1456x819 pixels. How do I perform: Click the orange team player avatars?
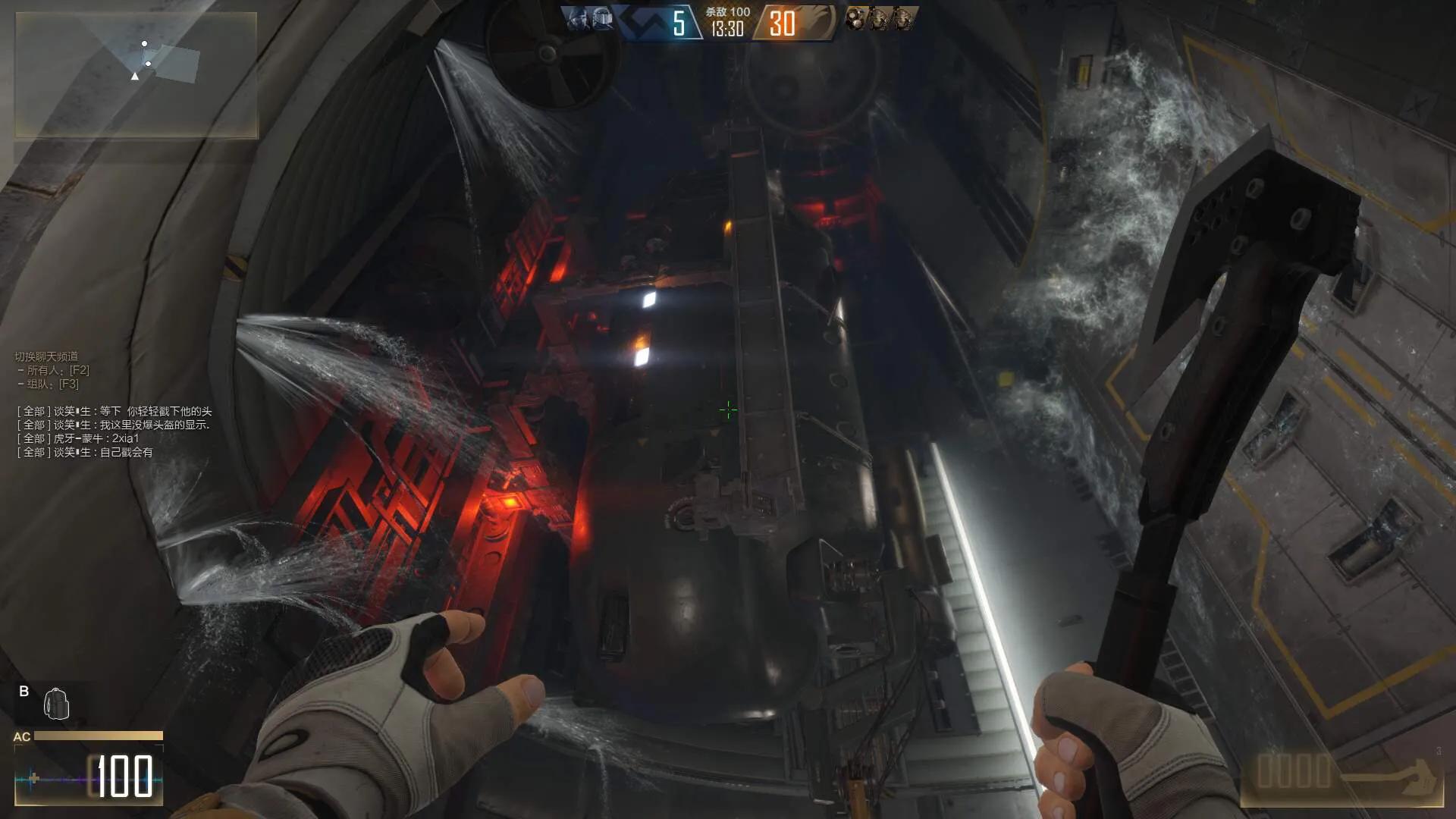[880, 19]
